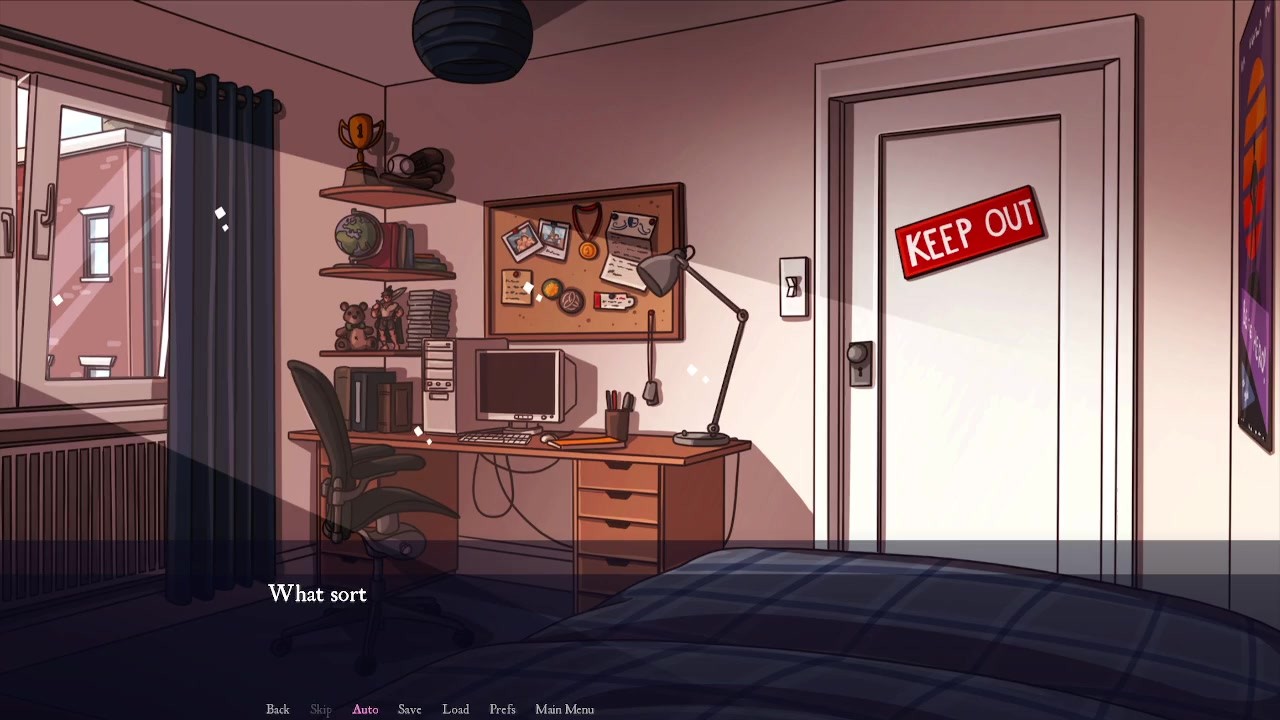Load a saved game

[455, 709]
